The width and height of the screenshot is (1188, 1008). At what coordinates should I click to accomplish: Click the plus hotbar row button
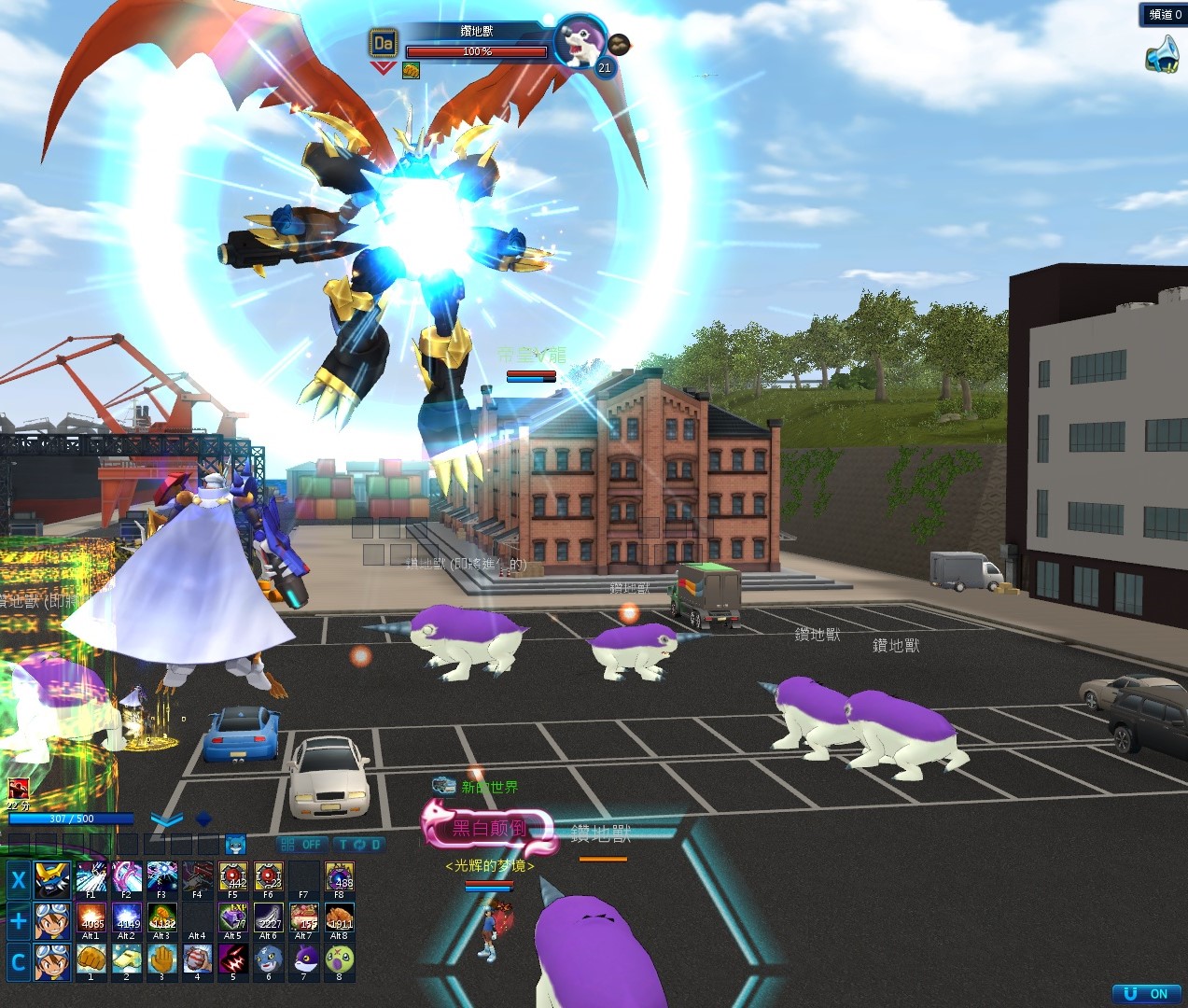pos(18,920)
